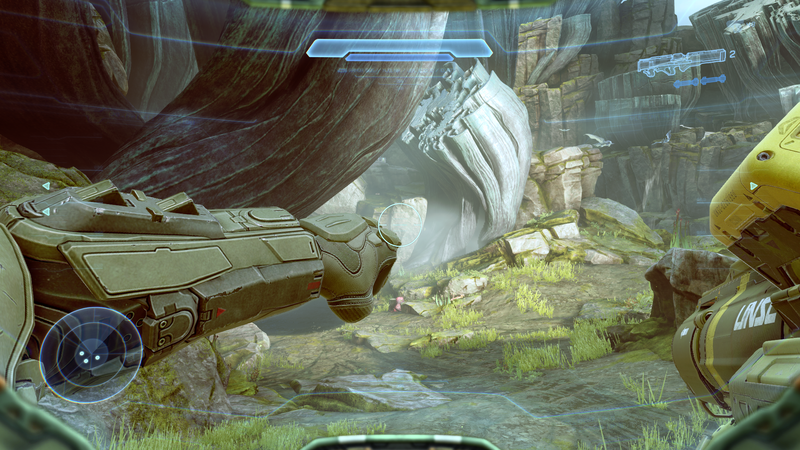Select the rifle weapon icon

pyautogui.click(x=681, y=63)
